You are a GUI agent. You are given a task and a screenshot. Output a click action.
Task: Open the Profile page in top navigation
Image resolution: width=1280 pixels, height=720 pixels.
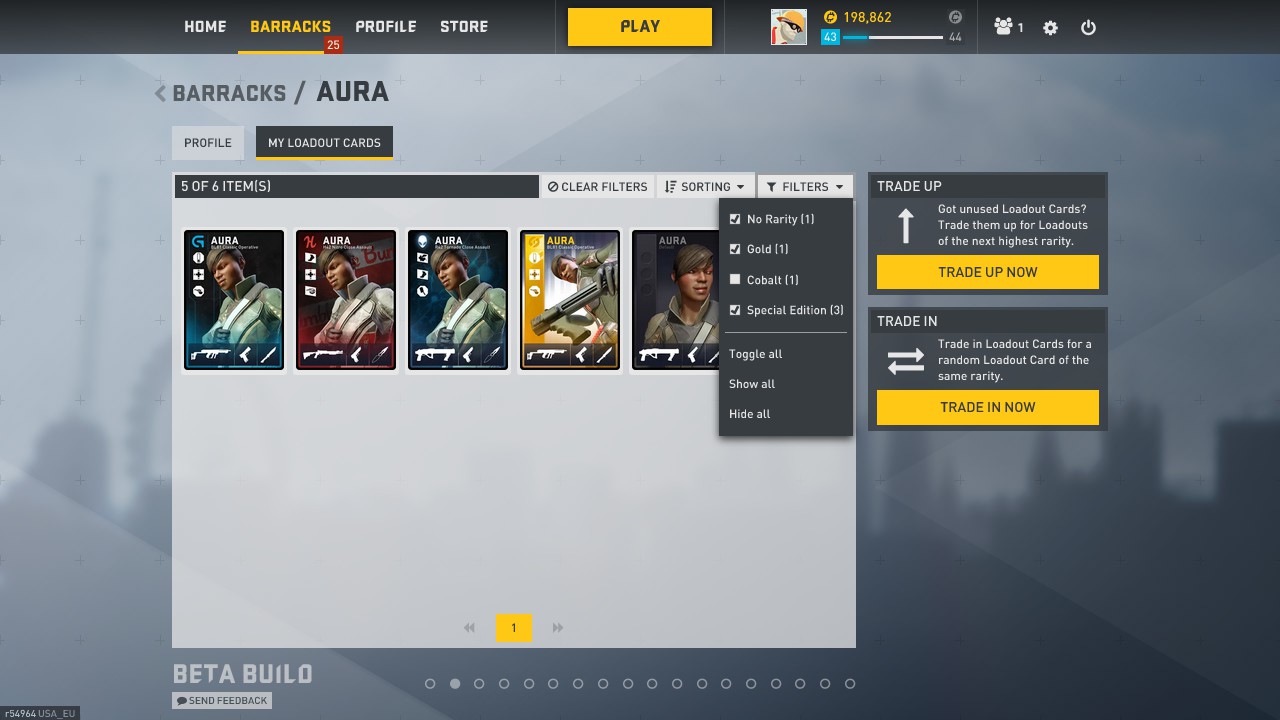click(x=385, y=27)
